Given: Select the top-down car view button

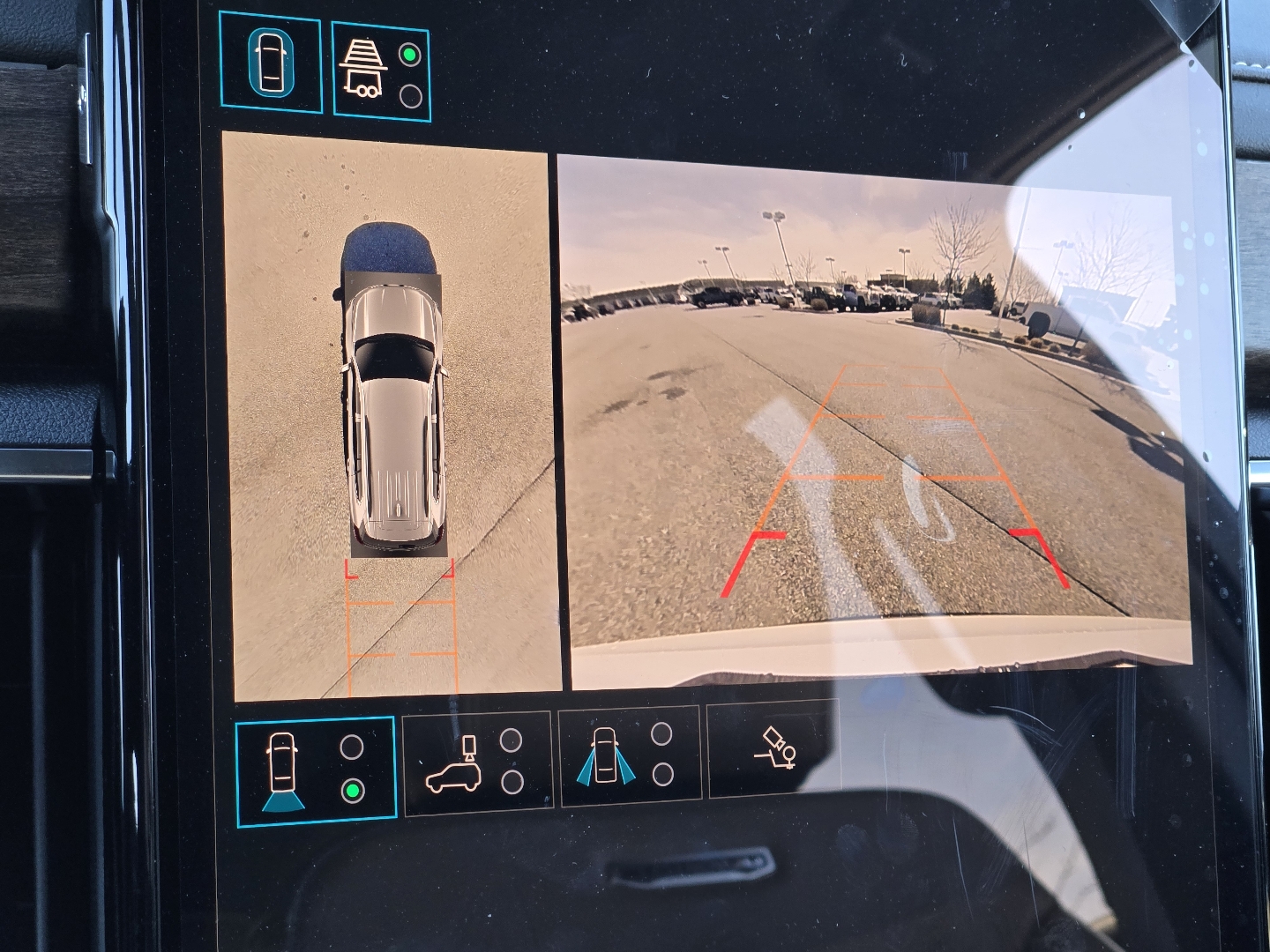Looking at the screenshot, I should [271, 62].
